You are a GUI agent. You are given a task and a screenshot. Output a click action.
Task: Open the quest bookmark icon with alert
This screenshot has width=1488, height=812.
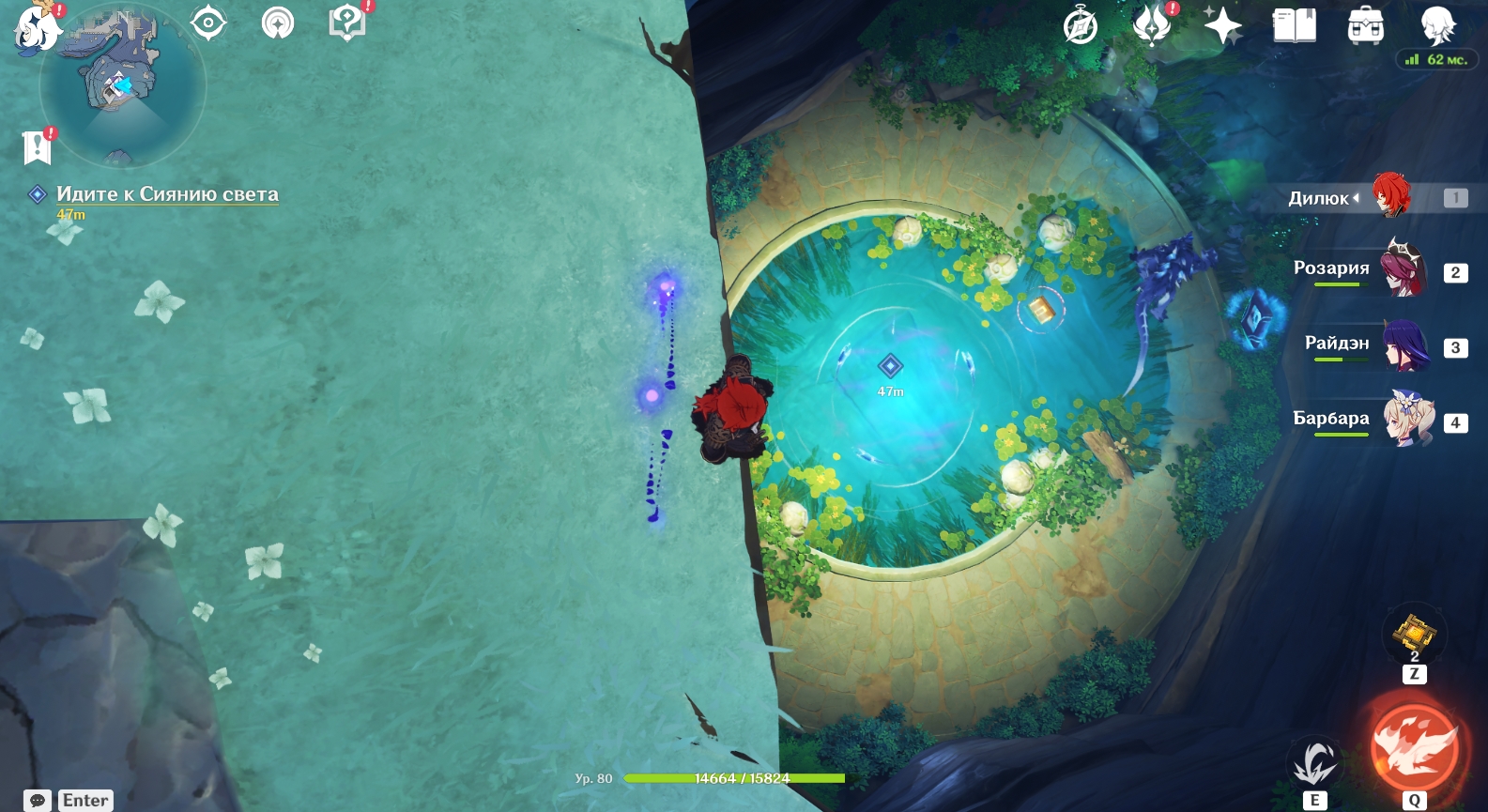coord(37,146)
